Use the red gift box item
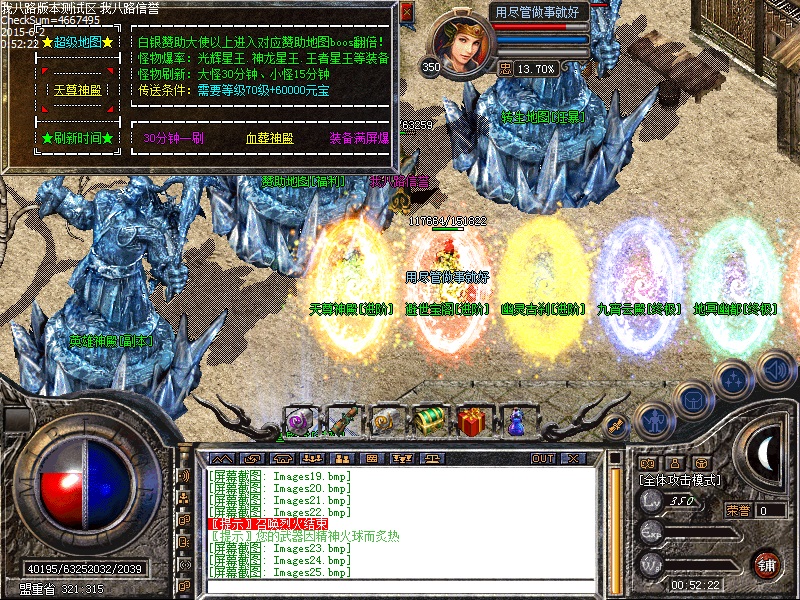800x600 pixels. (x=473, y=420)
